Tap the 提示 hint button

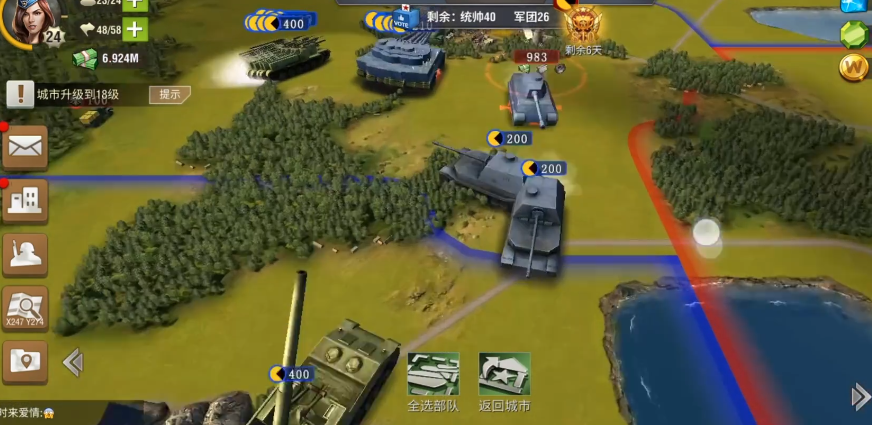pyautogui.click(x=170, y=94)
